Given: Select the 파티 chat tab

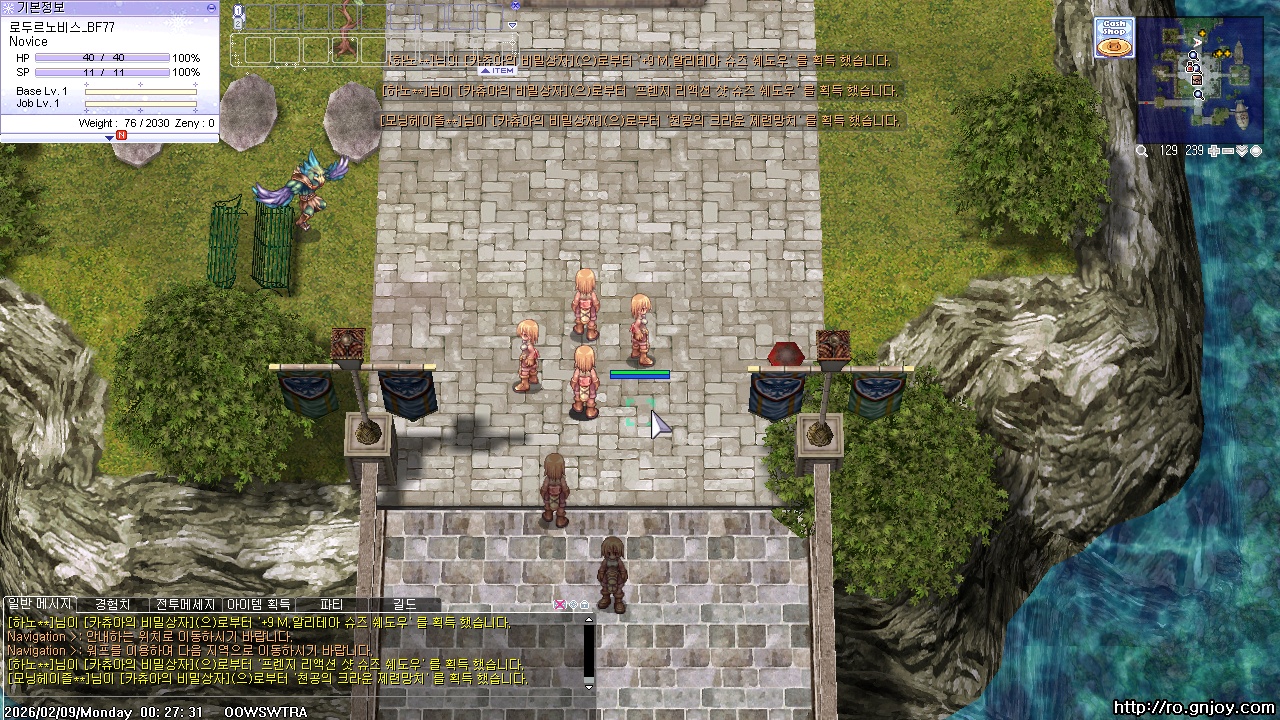Looking at the screenshot, I should [331, 605].
